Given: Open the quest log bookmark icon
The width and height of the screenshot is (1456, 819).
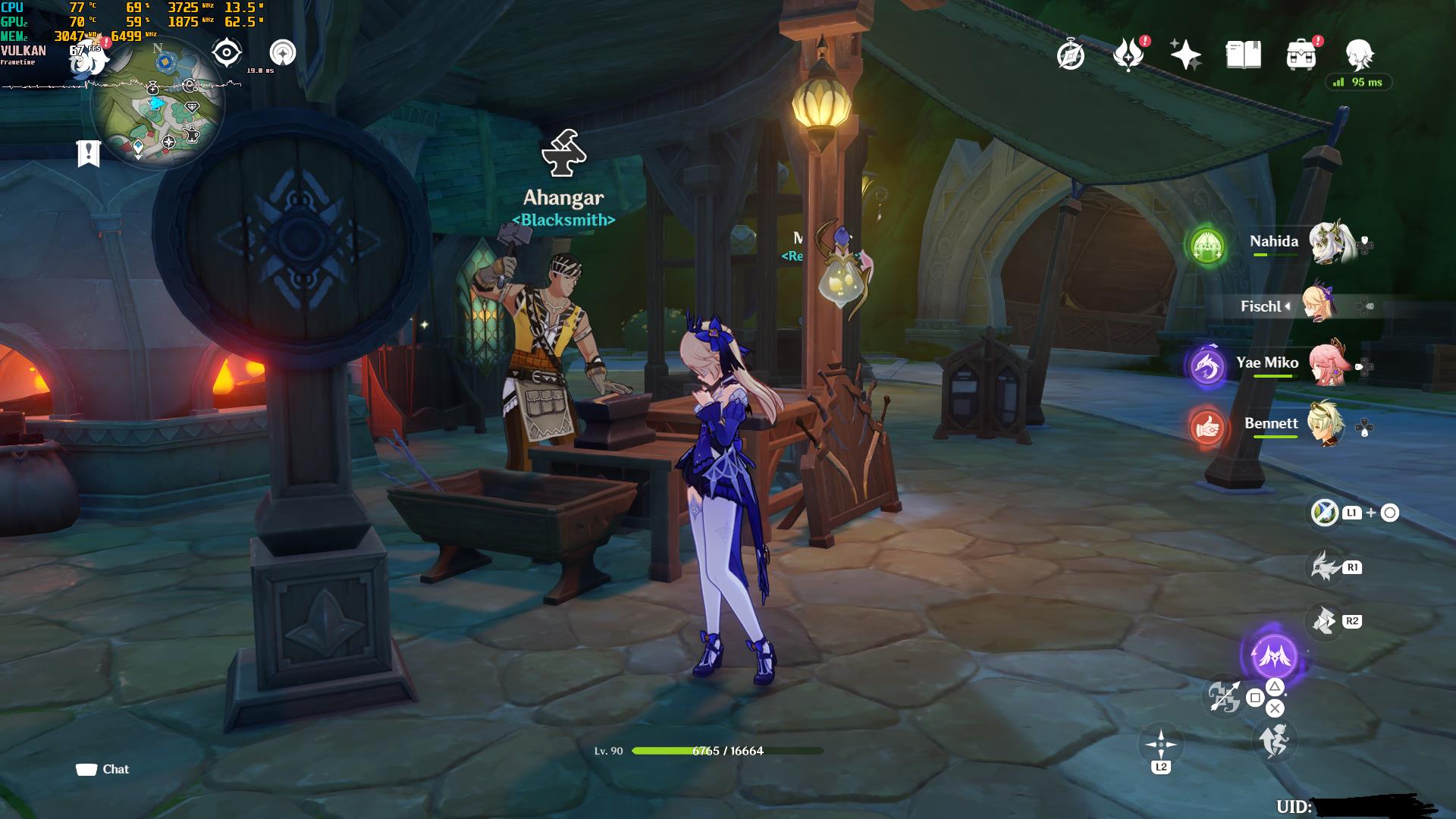Looking at the screenshot, I should [x=89, y=153].
